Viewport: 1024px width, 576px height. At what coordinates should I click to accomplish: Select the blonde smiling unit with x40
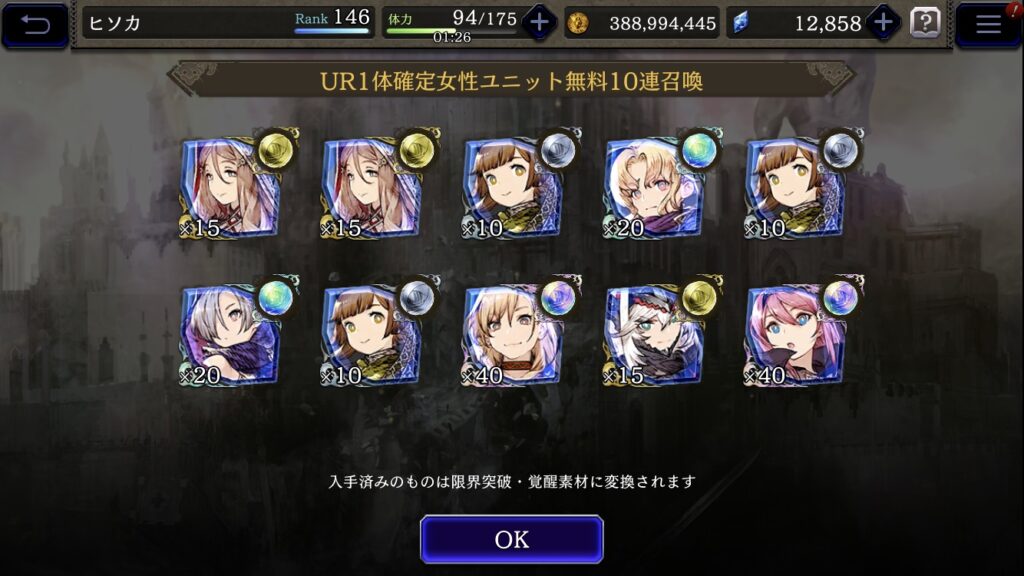[512, 335]
